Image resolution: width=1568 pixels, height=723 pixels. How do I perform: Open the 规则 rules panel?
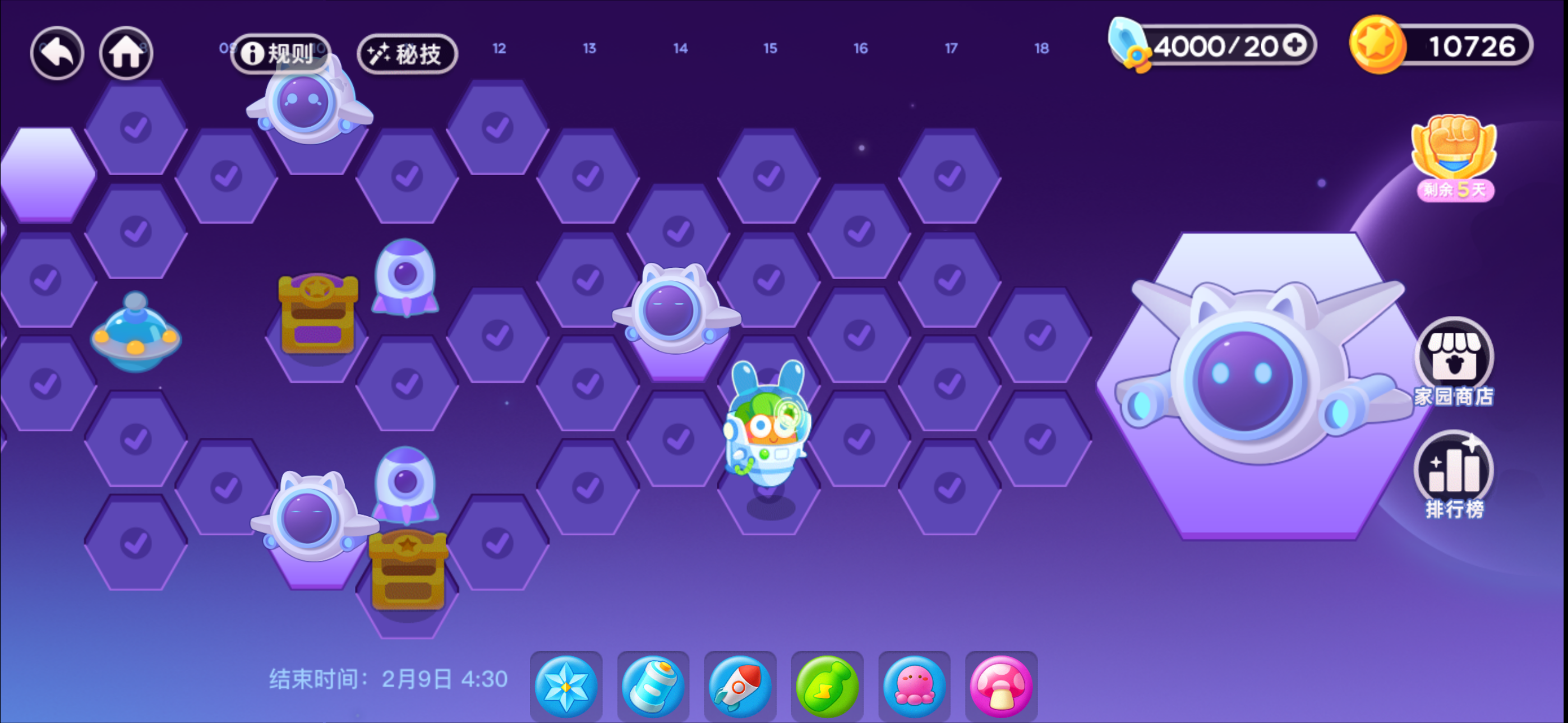tap(279, 54)
